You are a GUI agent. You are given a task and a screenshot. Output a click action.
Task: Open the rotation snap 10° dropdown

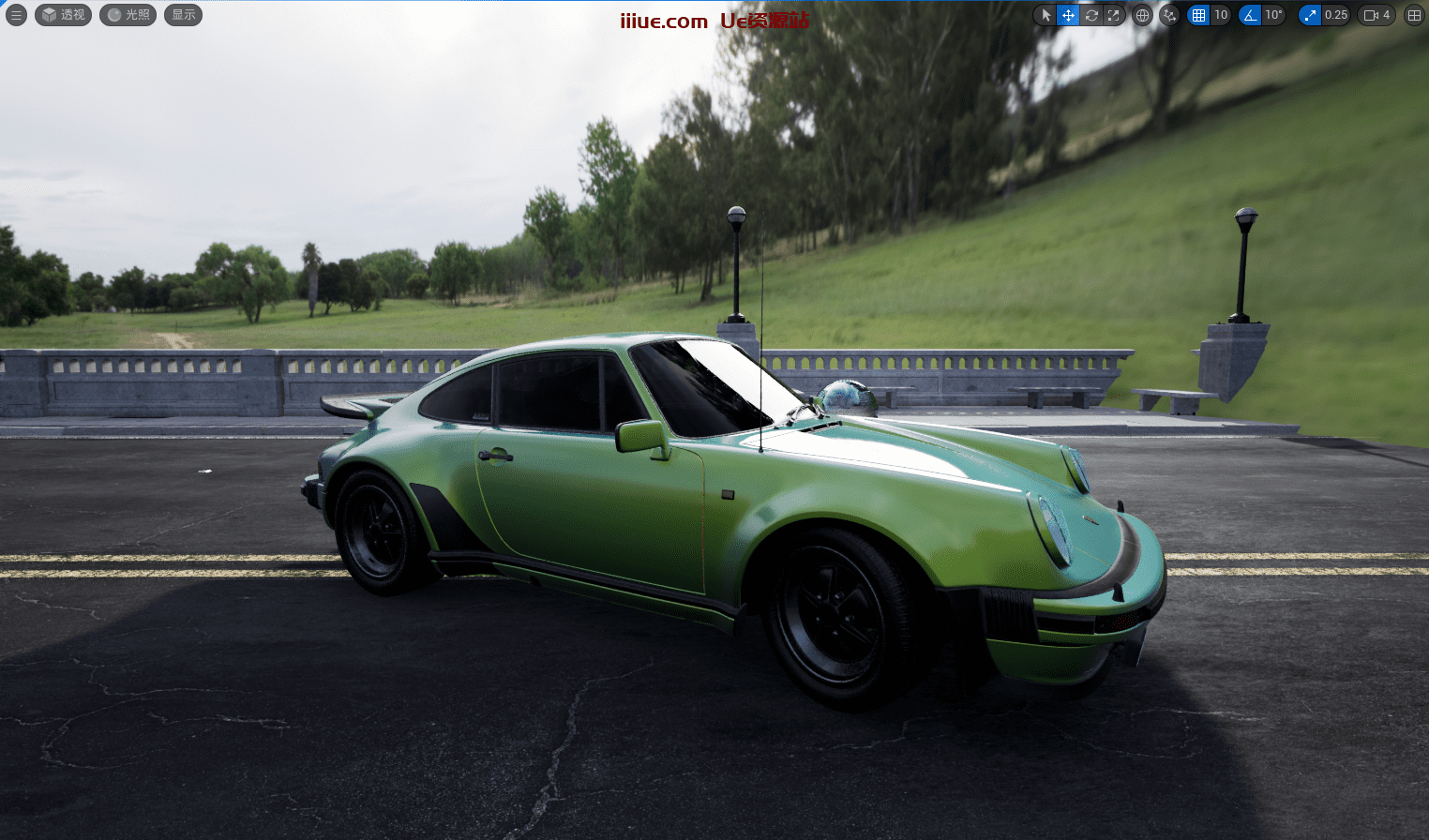pos(1273,15)
